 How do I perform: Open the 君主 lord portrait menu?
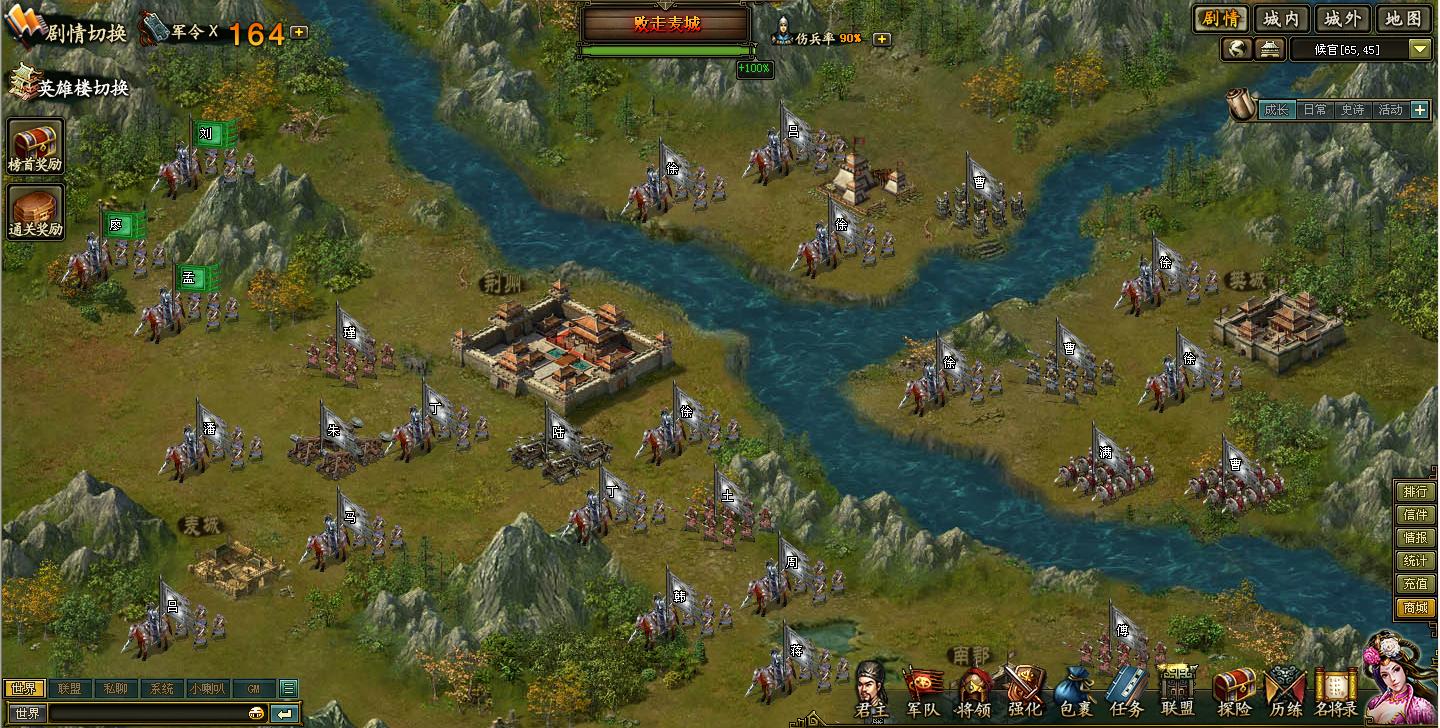870,690
